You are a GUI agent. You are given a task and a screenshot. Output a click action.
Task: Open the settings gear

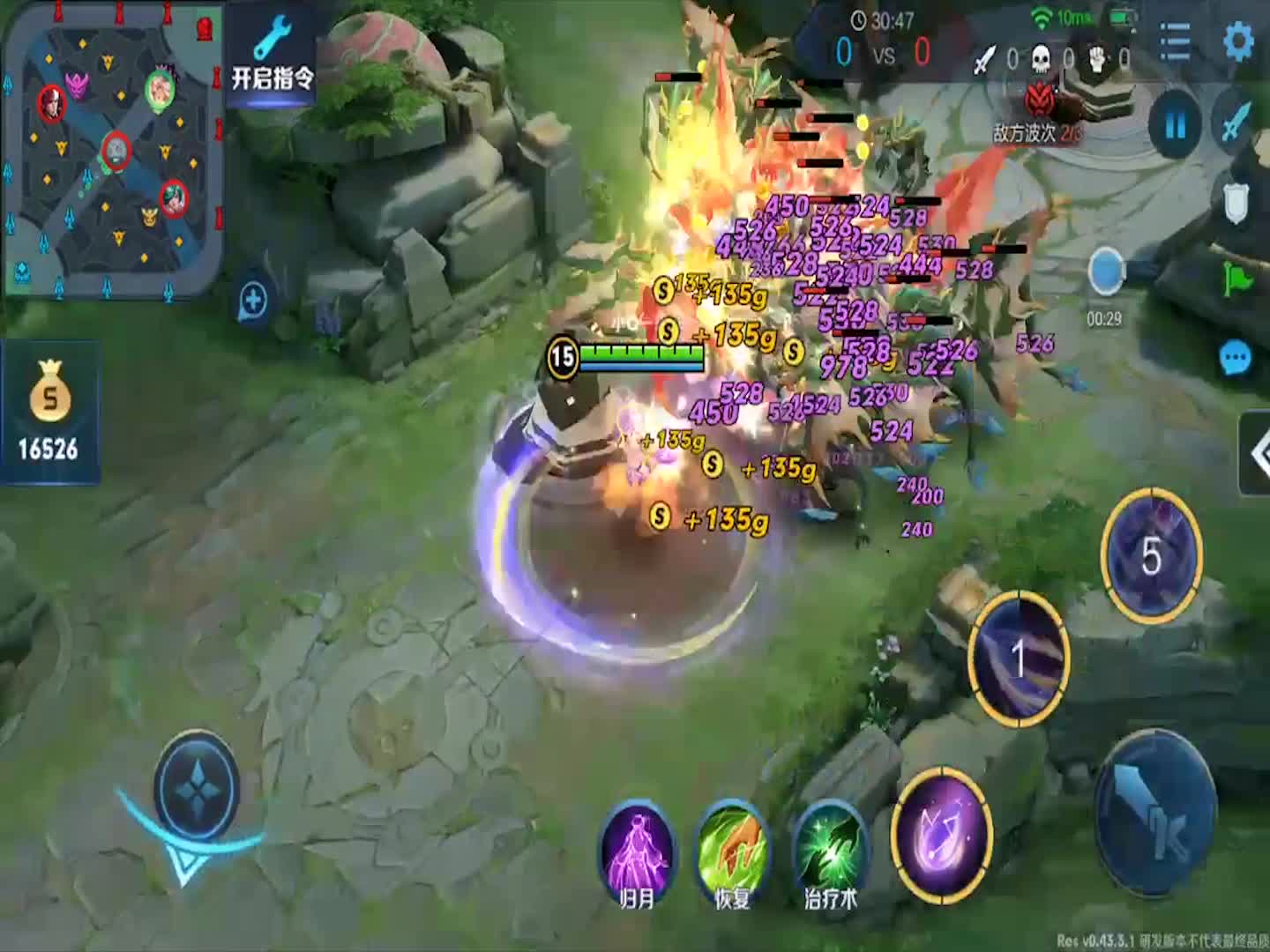[x=1238, y=41]
